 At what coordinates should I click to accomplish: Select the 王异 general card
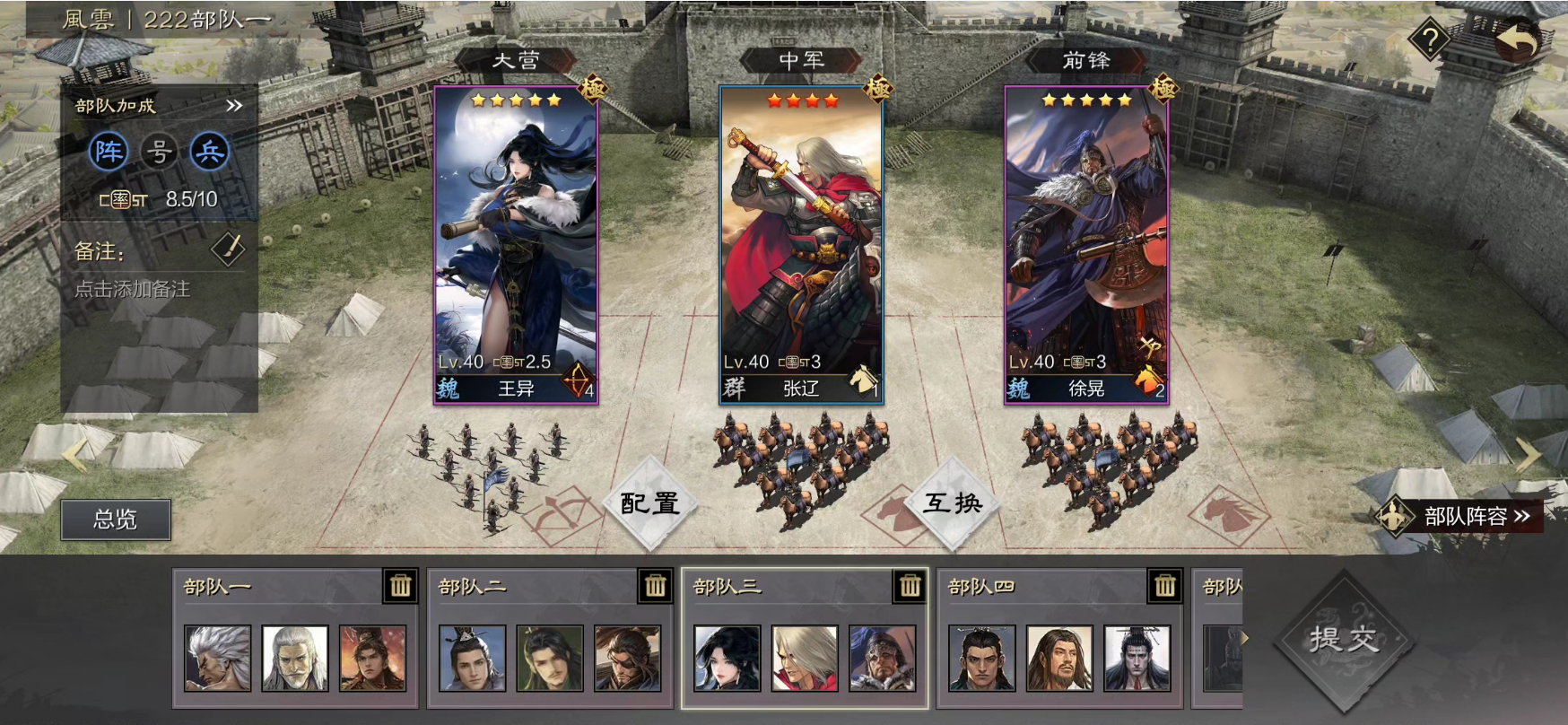516,244
